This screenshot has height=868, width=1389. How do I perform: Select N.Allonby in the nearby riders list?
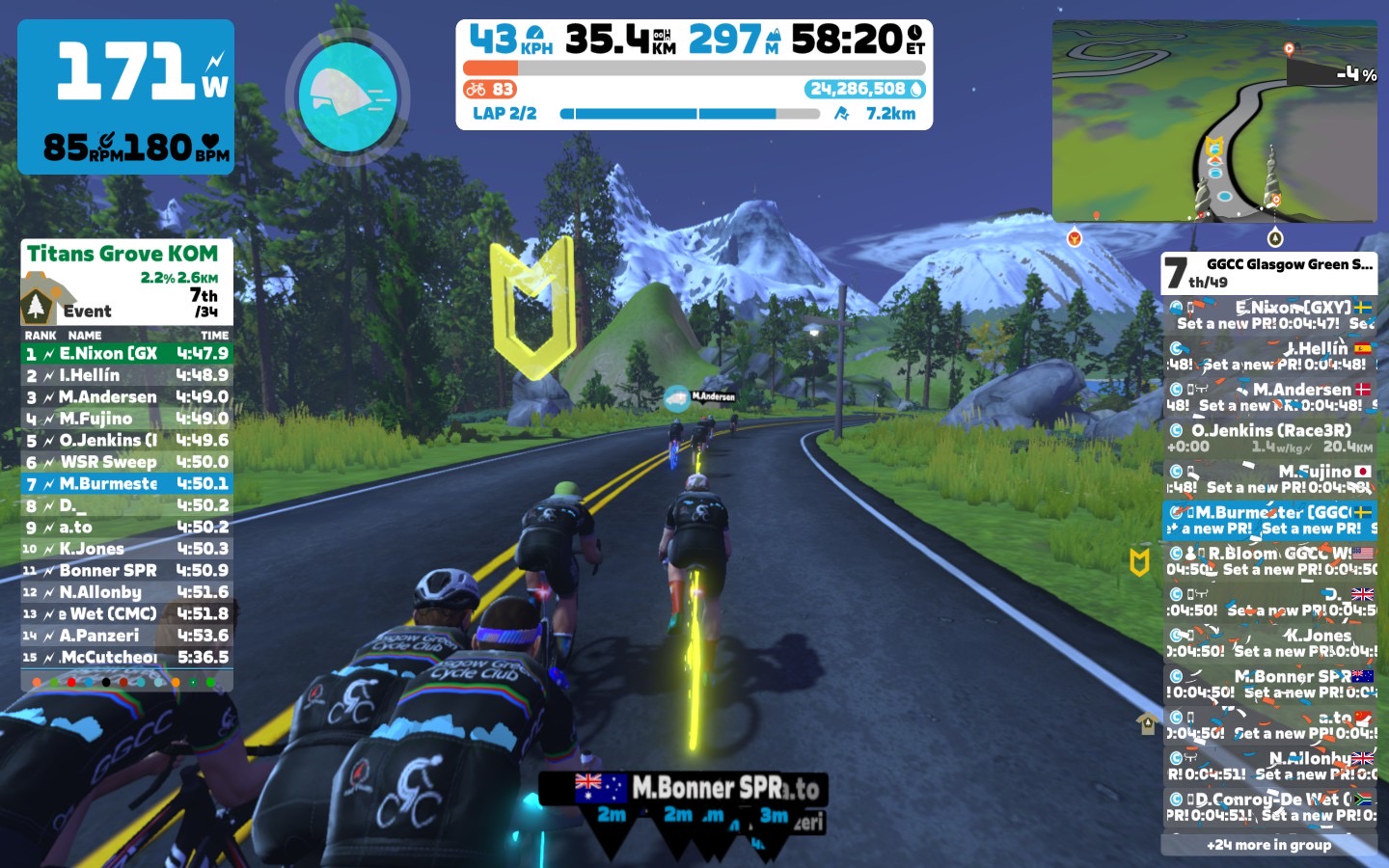[x=1269, y=766]
